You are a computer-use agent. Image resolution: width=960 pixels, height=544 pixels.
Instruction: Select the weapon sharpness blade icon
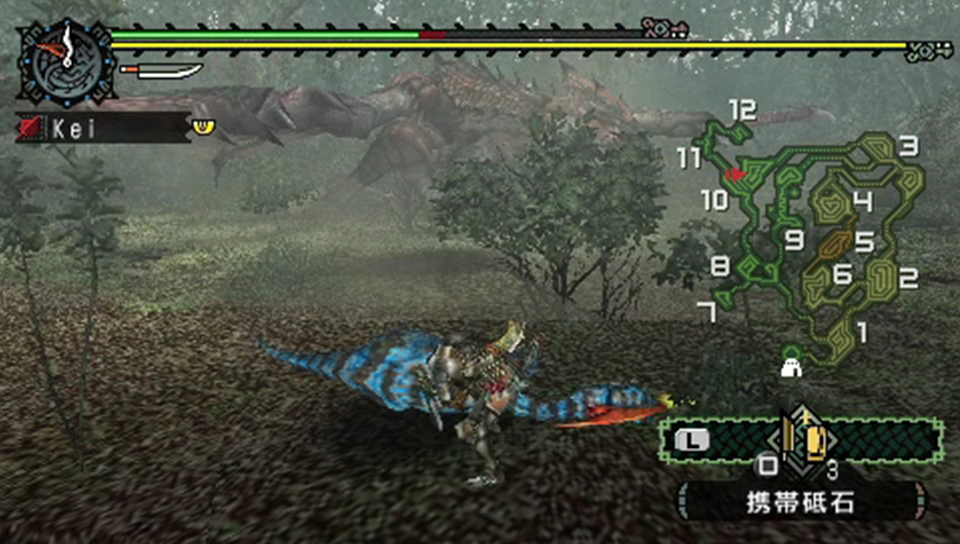point(161,72)
